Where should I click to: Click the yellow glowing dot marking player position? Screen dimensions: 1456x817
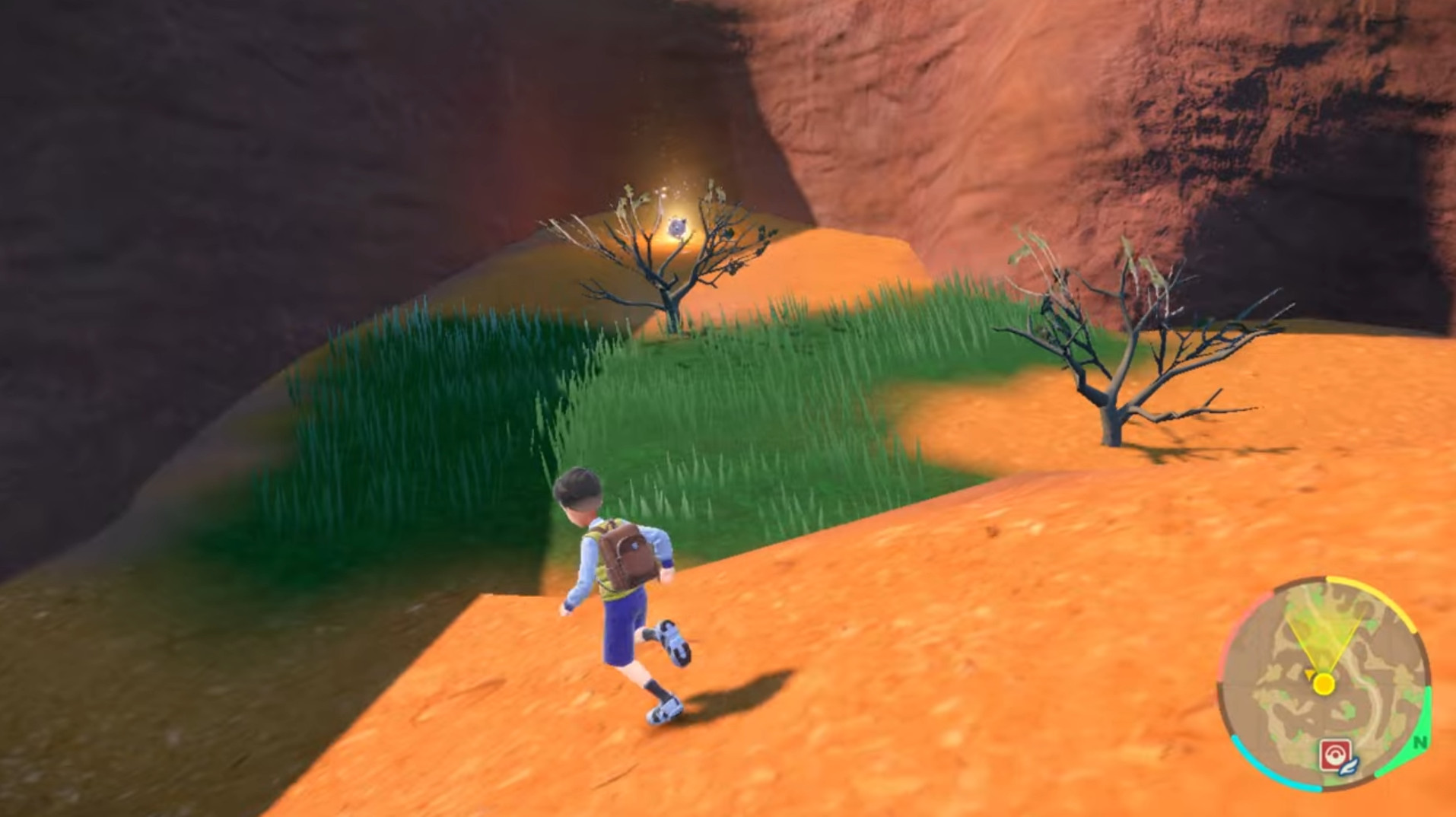1324,682
